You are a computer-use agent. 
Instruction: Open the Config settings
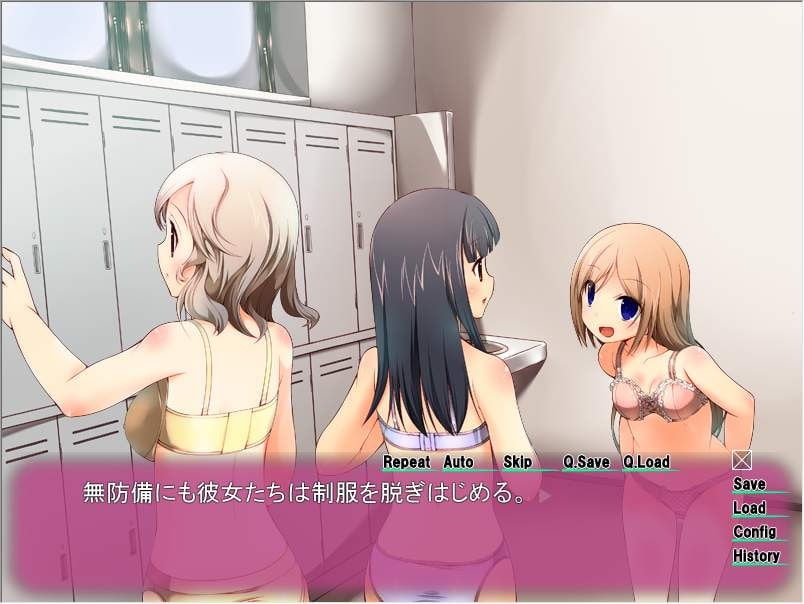755,532
